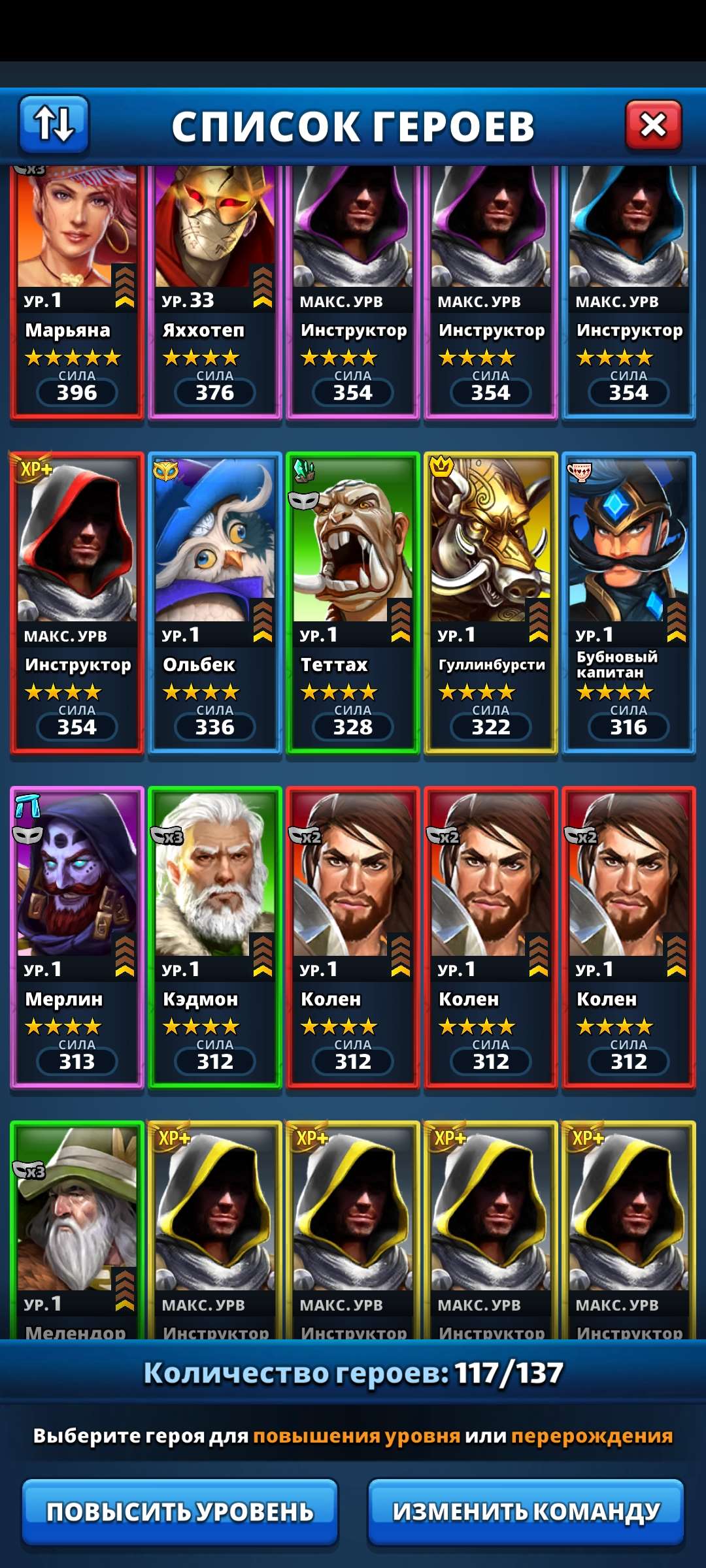Choose the Теттах hero card
The image size is (706, 1568).
click(x=353, y=602)
